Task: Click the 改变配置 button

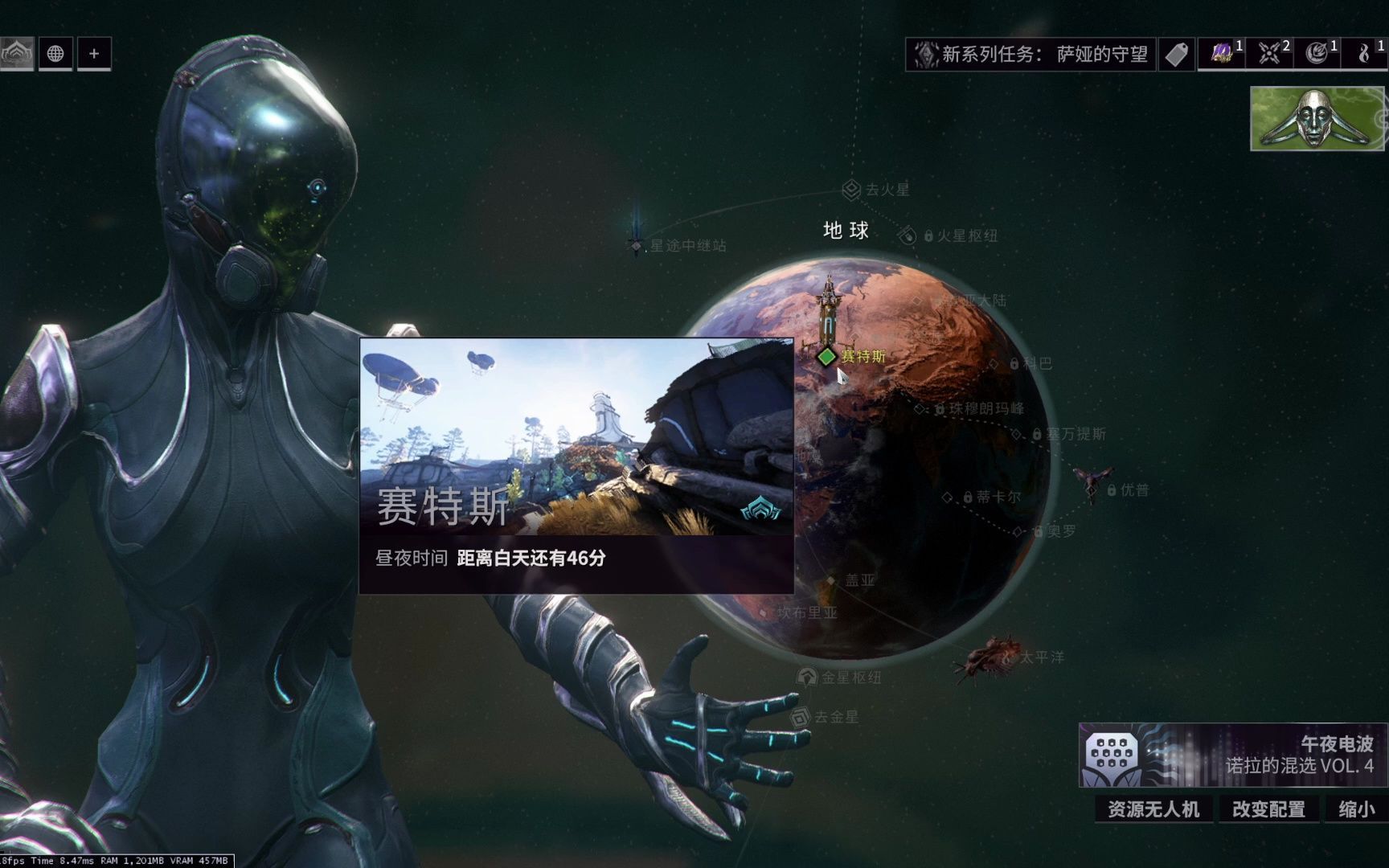Action: coord(1268,809)
